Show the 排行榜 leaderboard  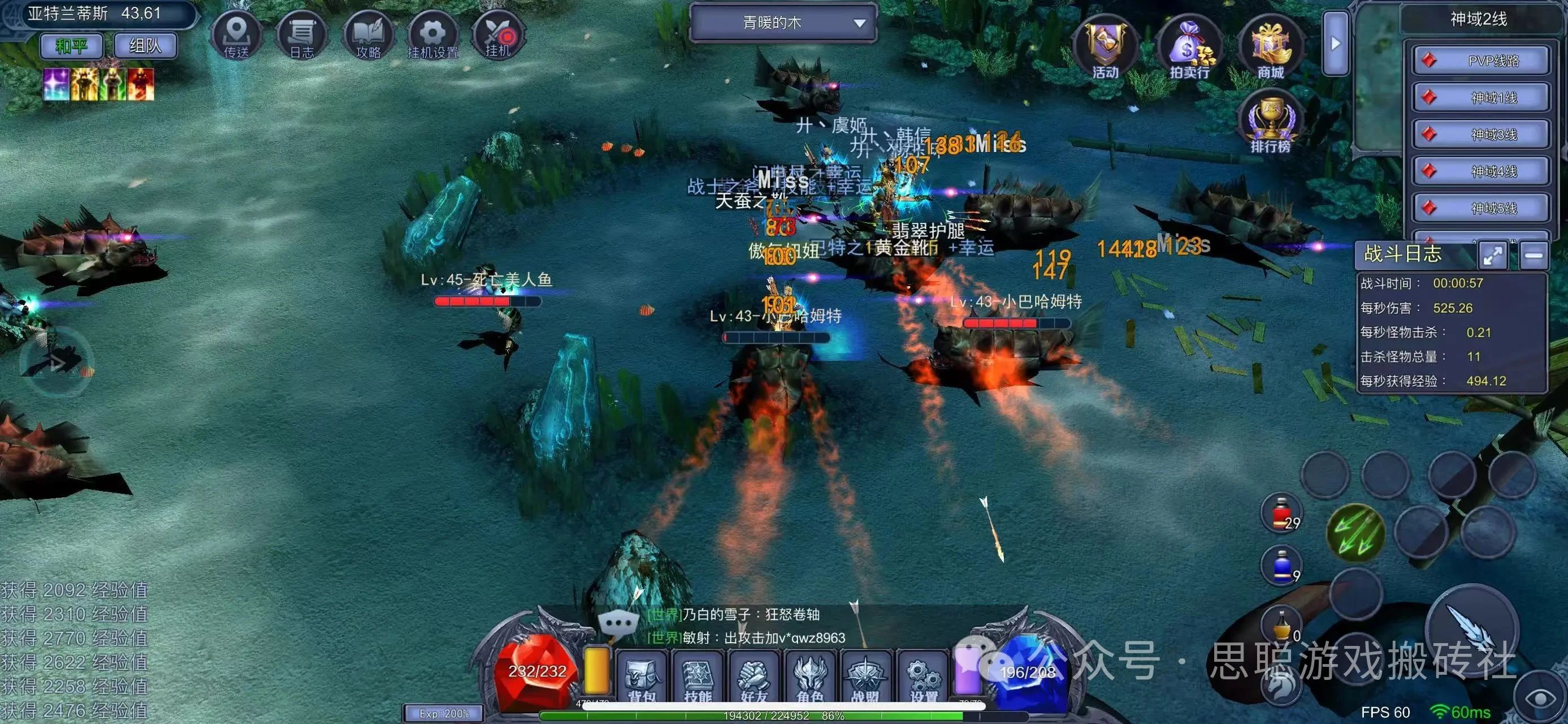[x=1271, y=122]
